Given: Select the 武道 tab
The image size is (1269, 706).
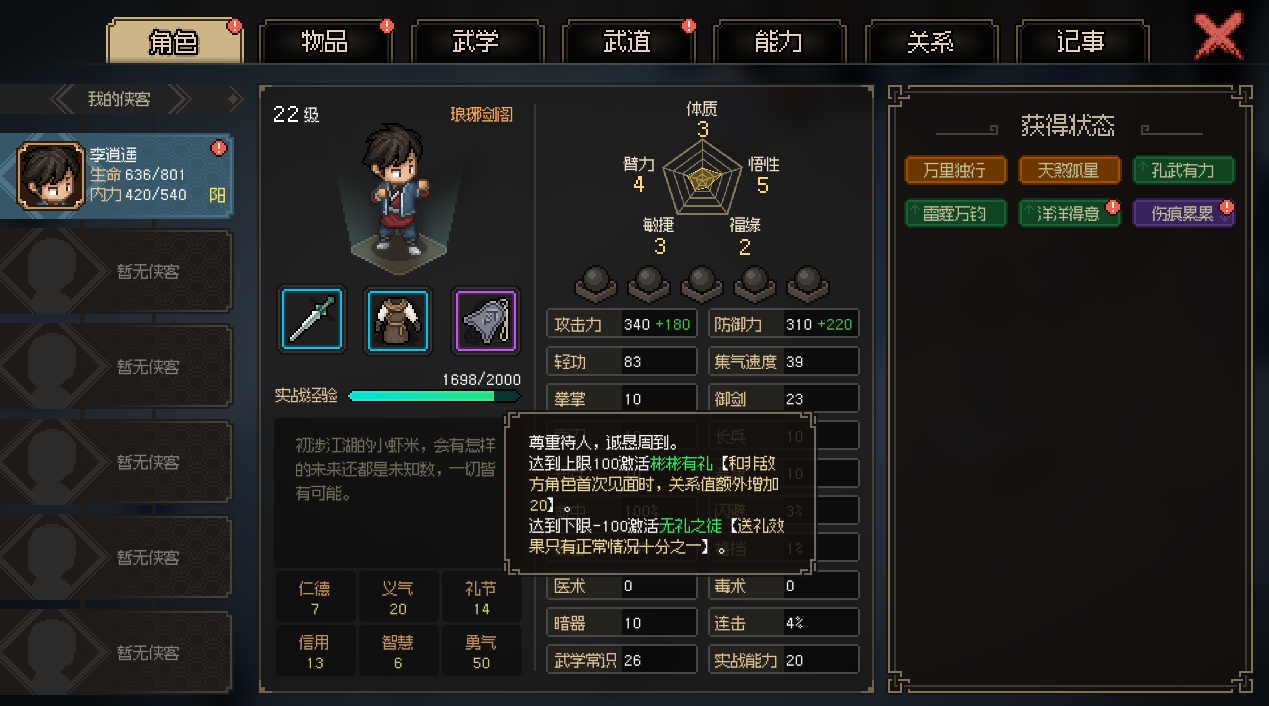Looking at the screenshot, I should tap(627, 42).
